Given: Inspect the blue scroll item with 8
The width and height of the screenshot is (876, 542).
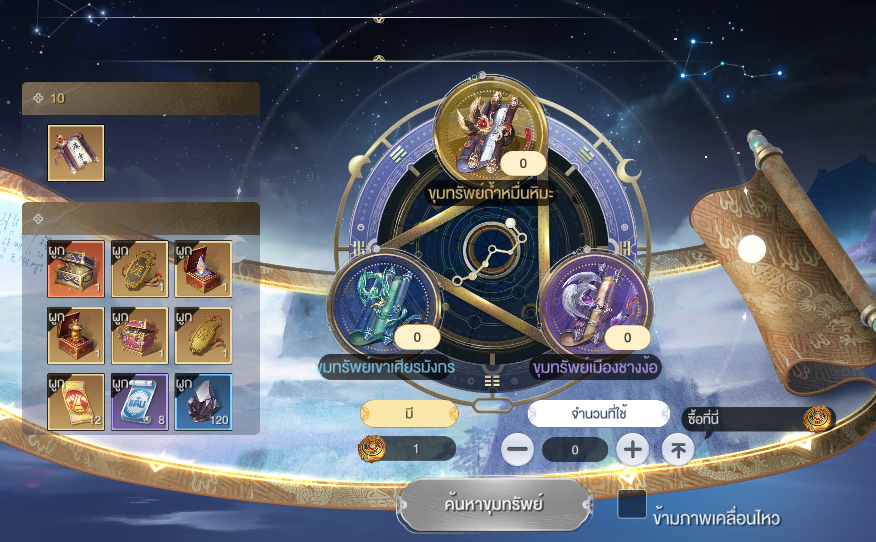Looking at the screenshot, I should [139, 402].
